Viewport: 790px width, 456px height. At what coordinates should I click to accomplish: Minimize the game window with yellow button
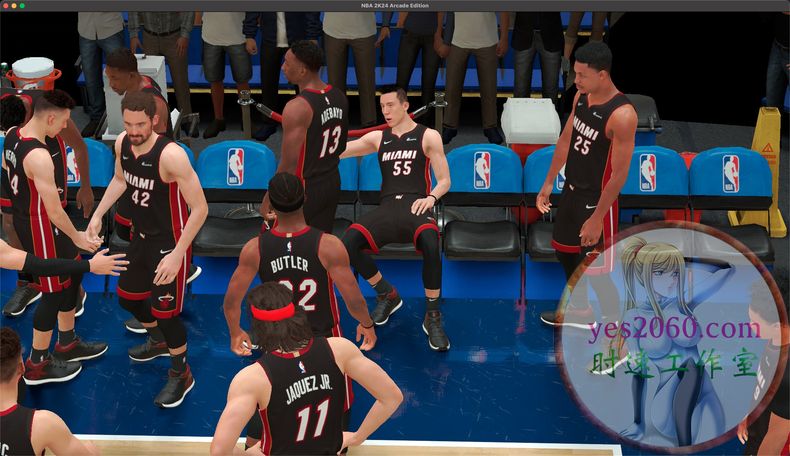[x=14, y=6]
